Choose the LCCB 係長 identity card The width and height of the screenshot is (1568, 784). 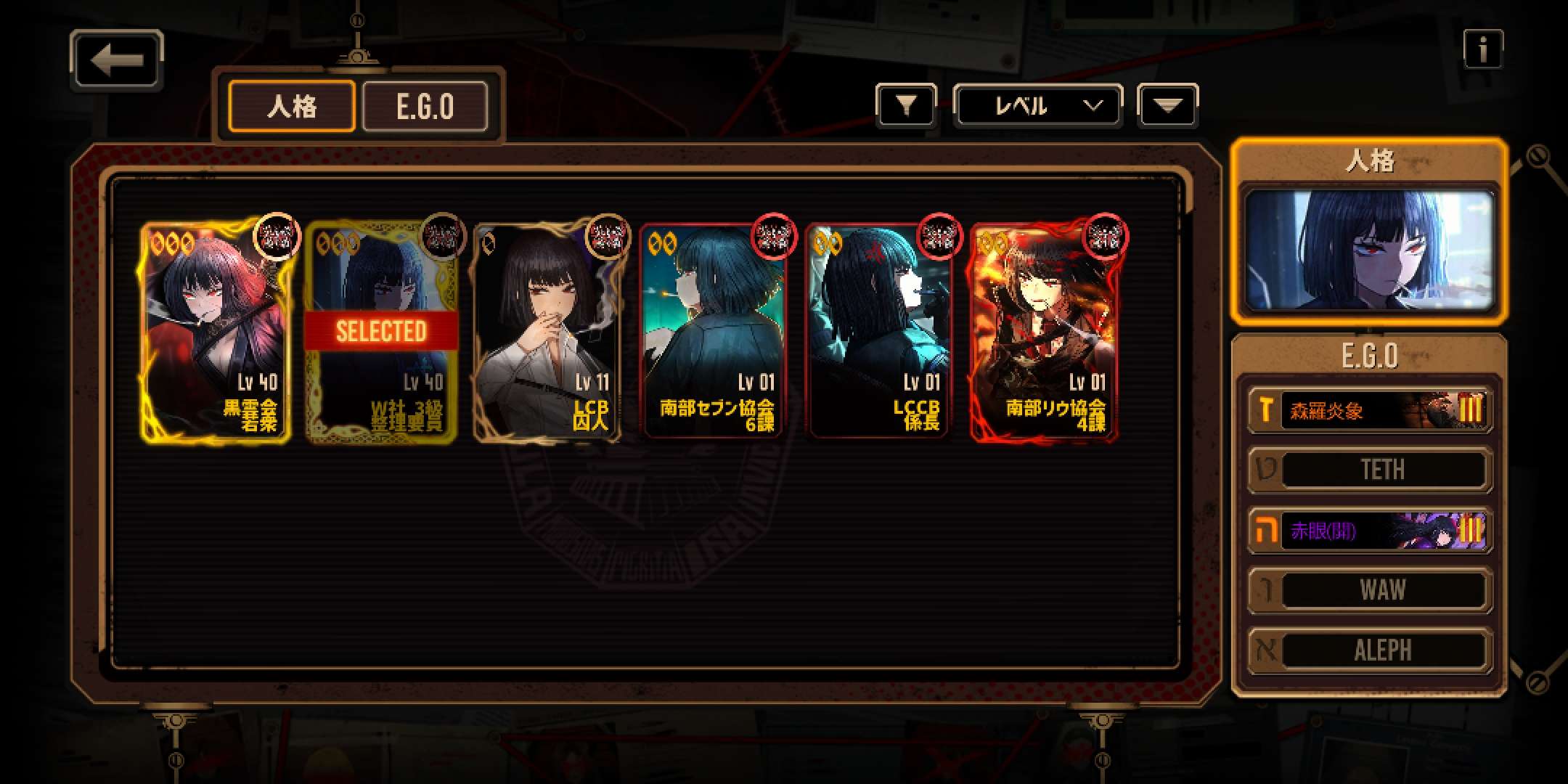pos(878,331)
